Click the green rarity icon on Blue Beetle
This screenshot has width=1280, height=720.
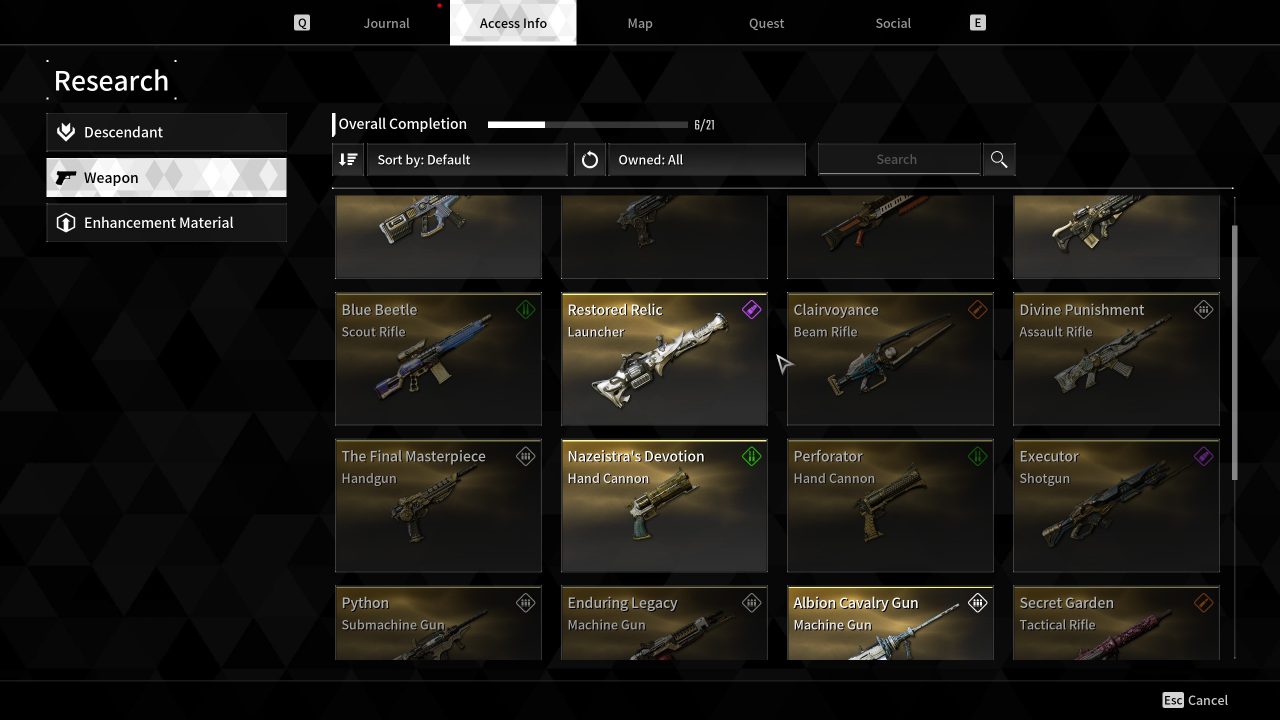(x=526, y=309)
